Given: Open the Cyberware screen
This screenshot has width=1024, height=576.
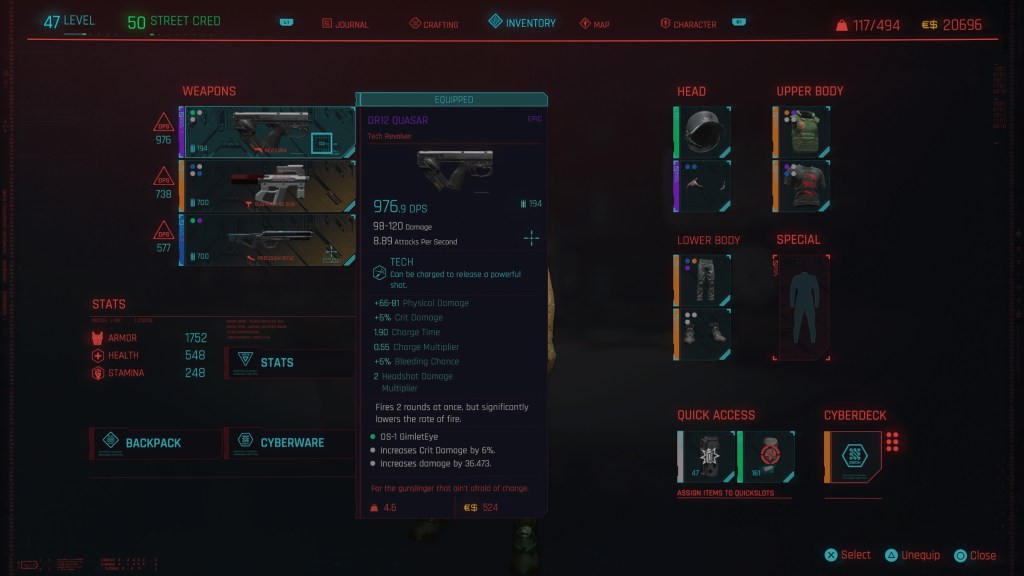Looking at the screenshot, I should [x=290, y=442].
